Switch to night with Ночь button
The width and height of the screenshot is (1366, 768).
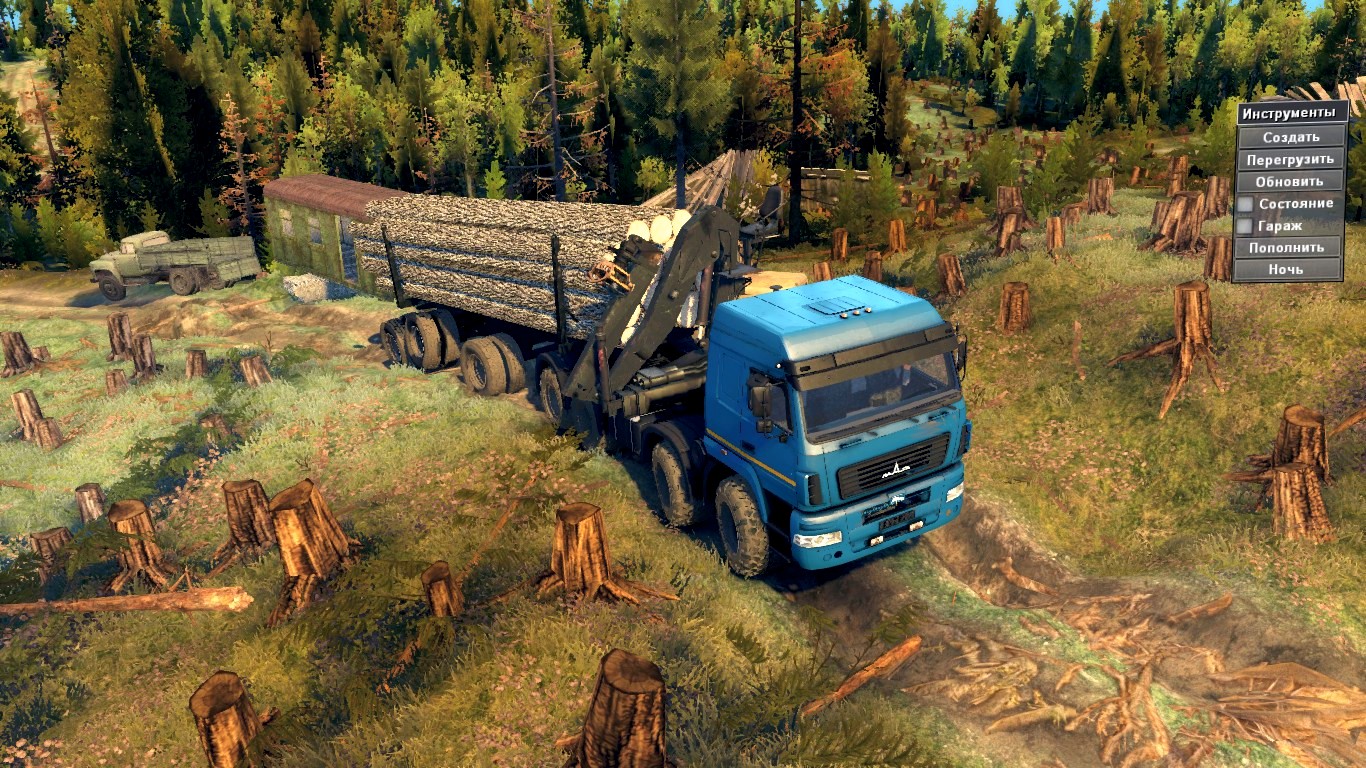1286,269
